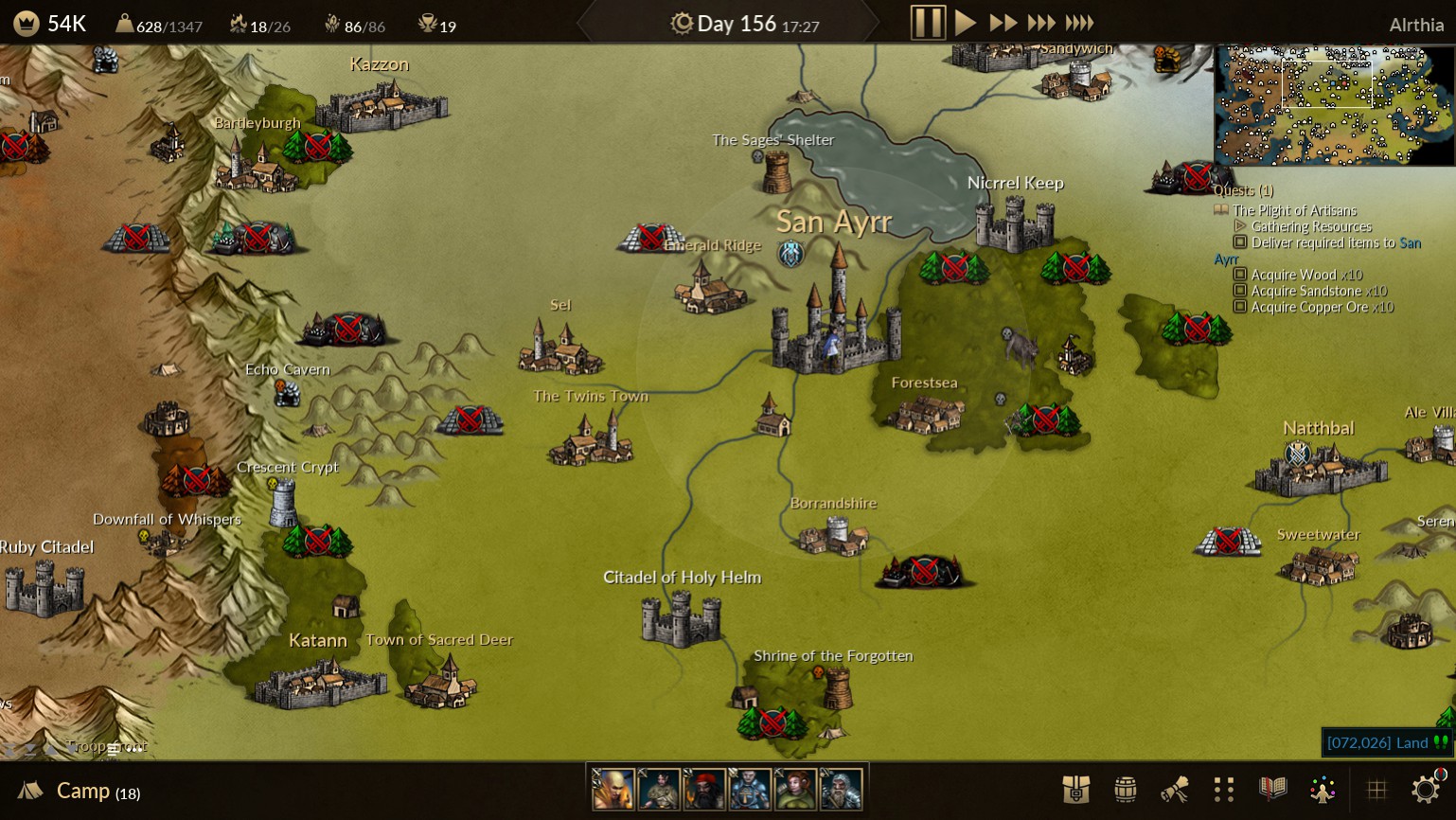The height and width of the screenshot is (820, 1456).
Task: Open the journal book icon
Action: tap(1272, 790)
